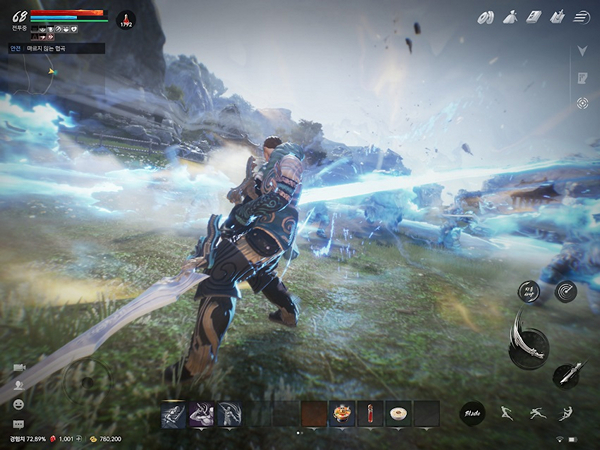Open the hamburger main menu
600x450 pixels.
583,16
